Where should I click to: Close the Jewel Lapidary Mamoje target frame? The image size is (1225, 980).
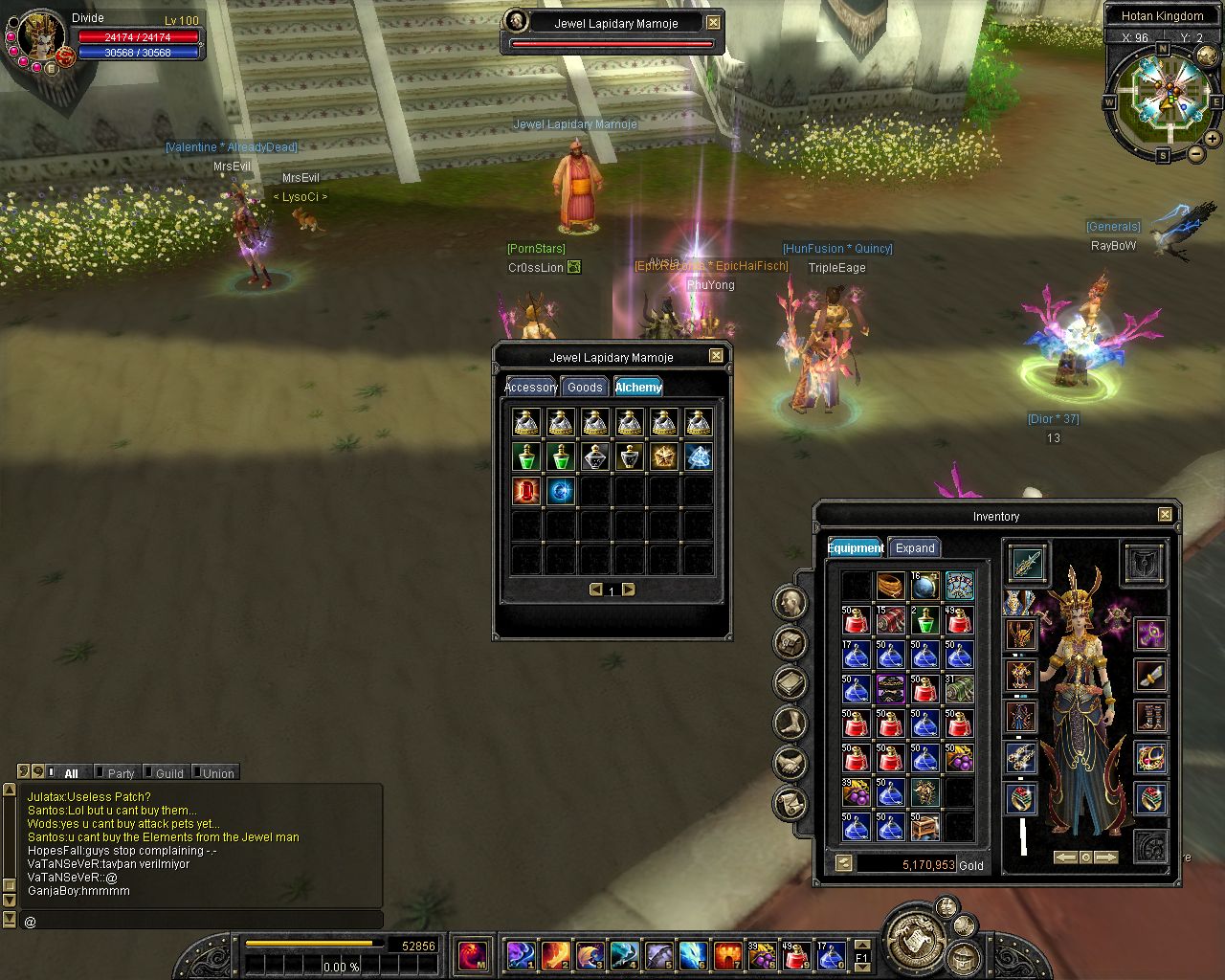pos(714,22)
